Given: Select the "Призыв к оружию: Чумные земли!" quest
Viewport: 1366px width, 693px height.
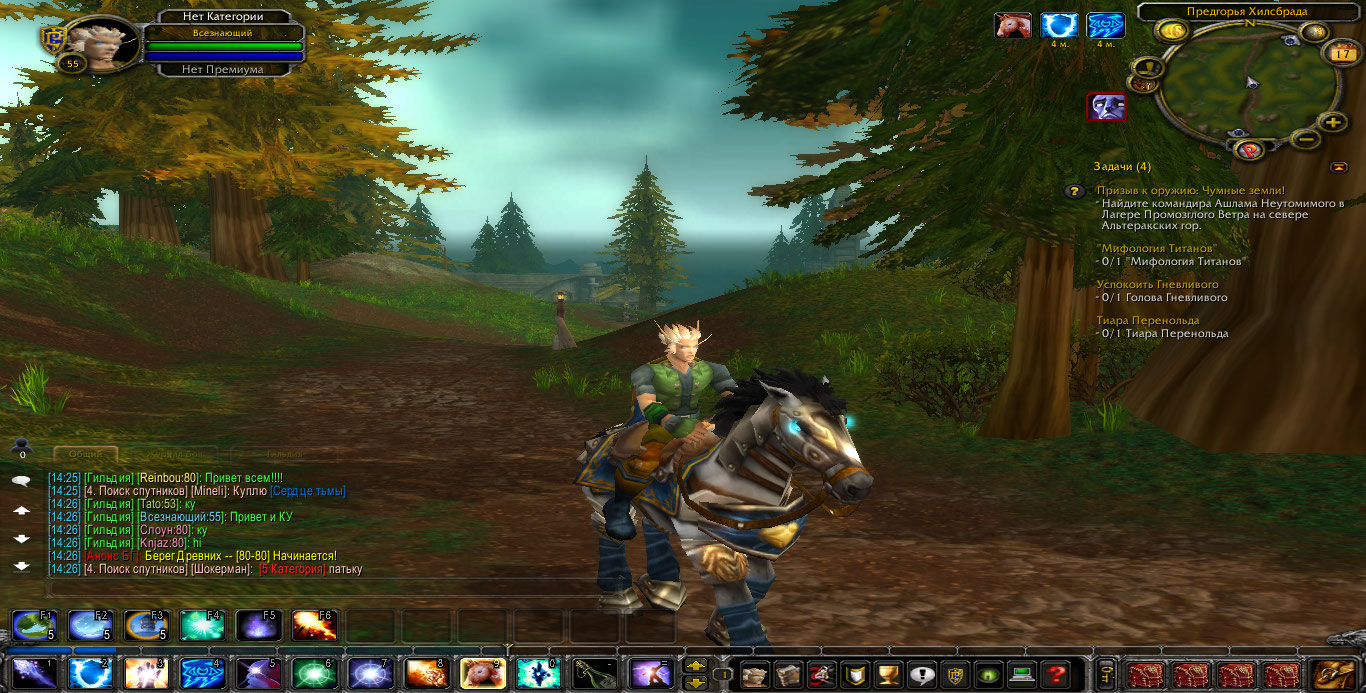Looking at the screenshot, I should click(x=1190, y=190).
